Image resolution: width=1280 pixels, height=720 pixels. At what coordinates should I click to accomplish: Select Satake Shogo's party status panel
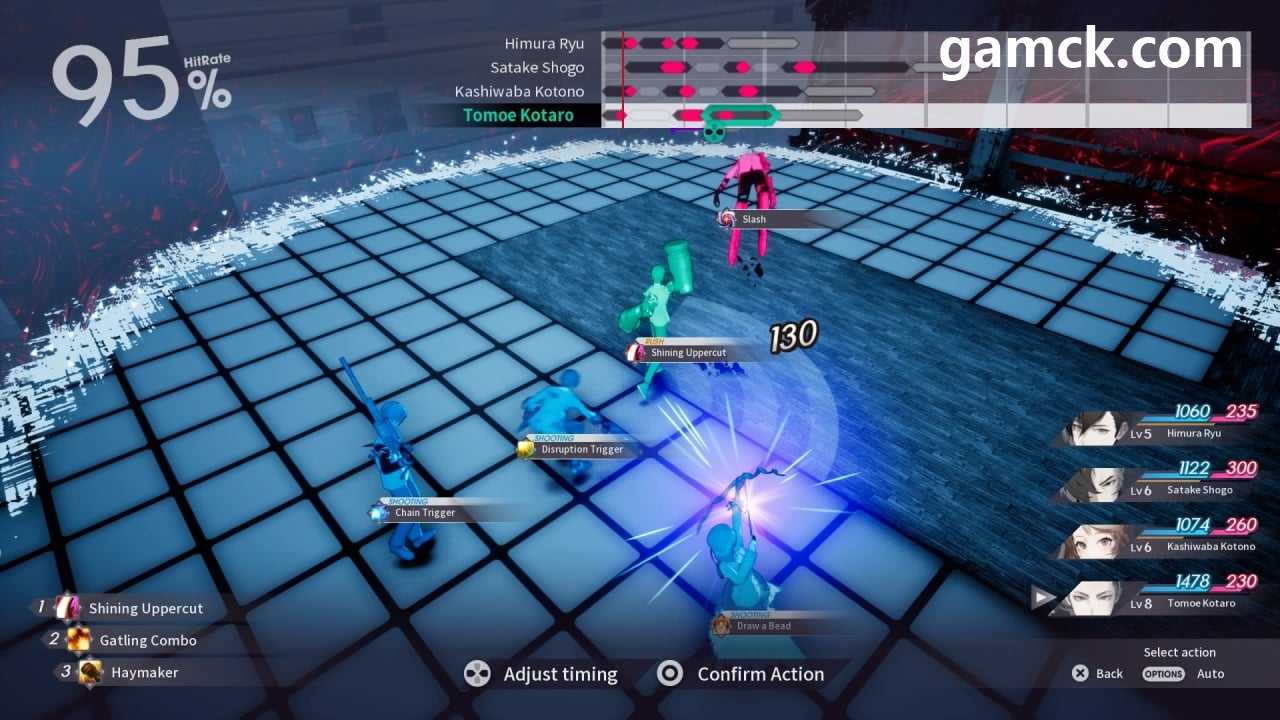pyautogui.click(x=1160, y=481)
